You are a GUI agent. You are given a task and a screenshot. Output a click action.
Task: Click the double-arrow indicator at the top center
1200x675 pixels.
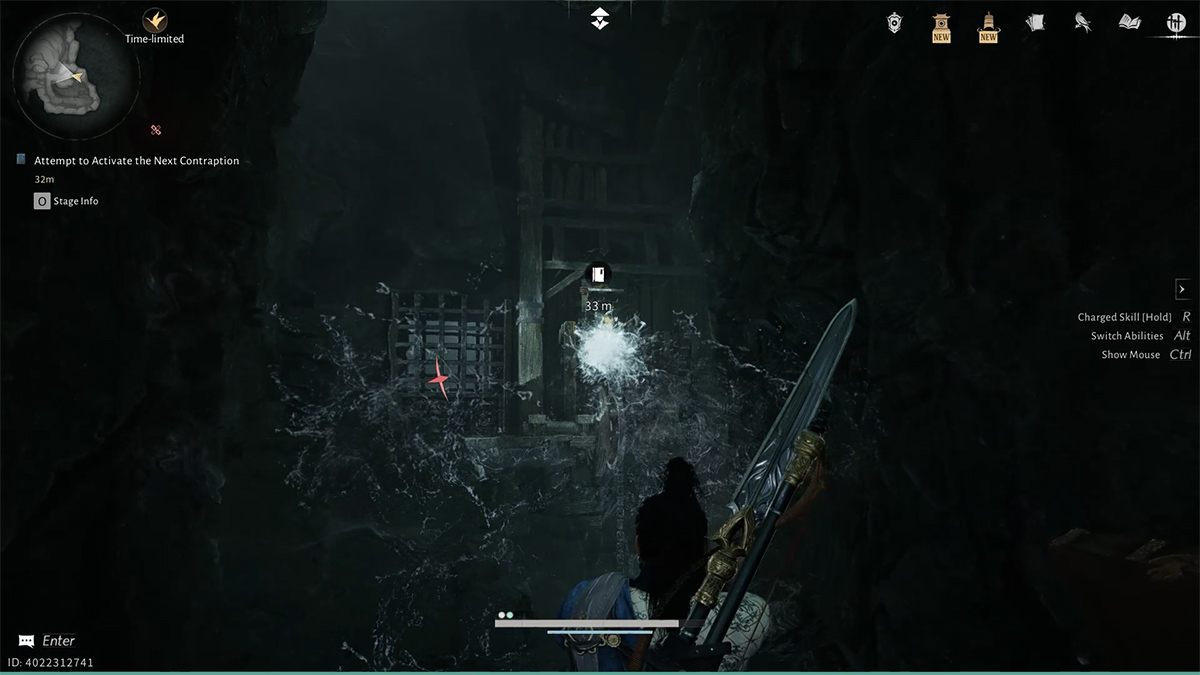coord(600,17)
